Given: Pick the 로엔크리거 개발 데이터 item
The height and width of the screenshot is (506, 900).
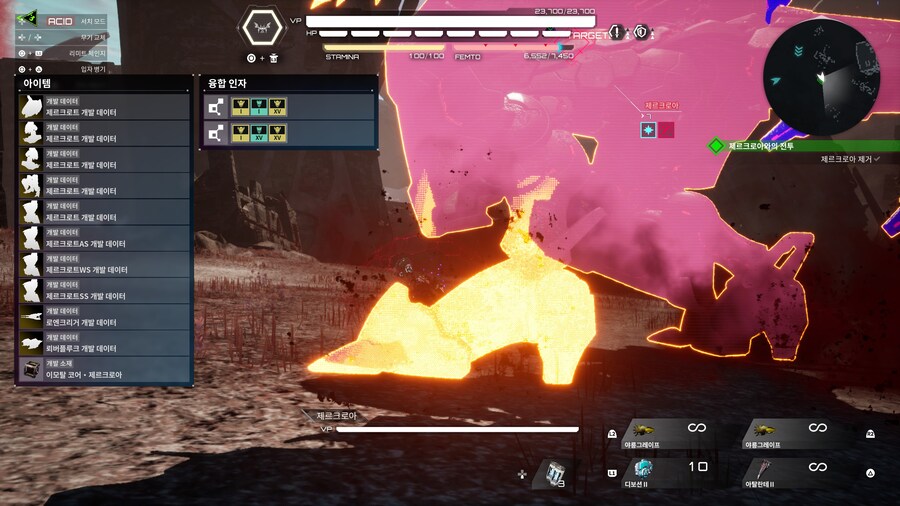Looking at the screenshot, I should [x=105, y=317].
